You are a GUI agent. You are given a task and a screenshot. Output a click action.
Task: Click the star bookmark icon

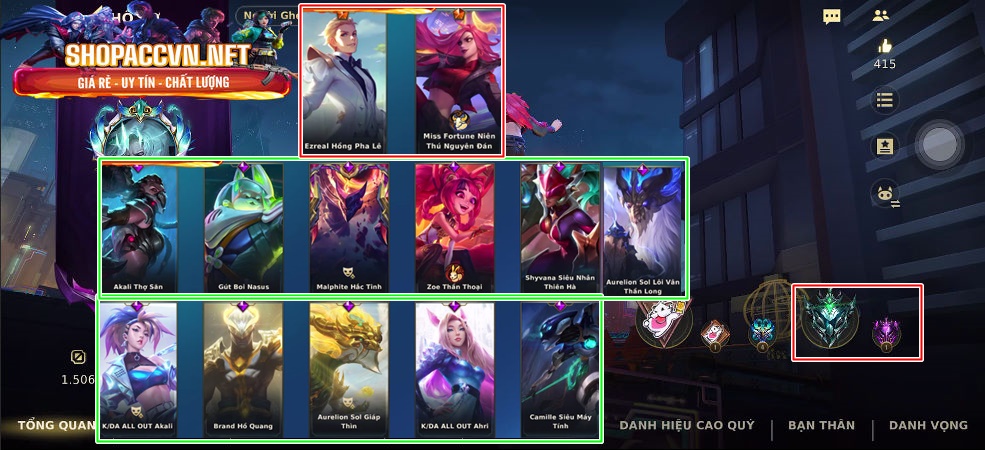tap(884, 146)
